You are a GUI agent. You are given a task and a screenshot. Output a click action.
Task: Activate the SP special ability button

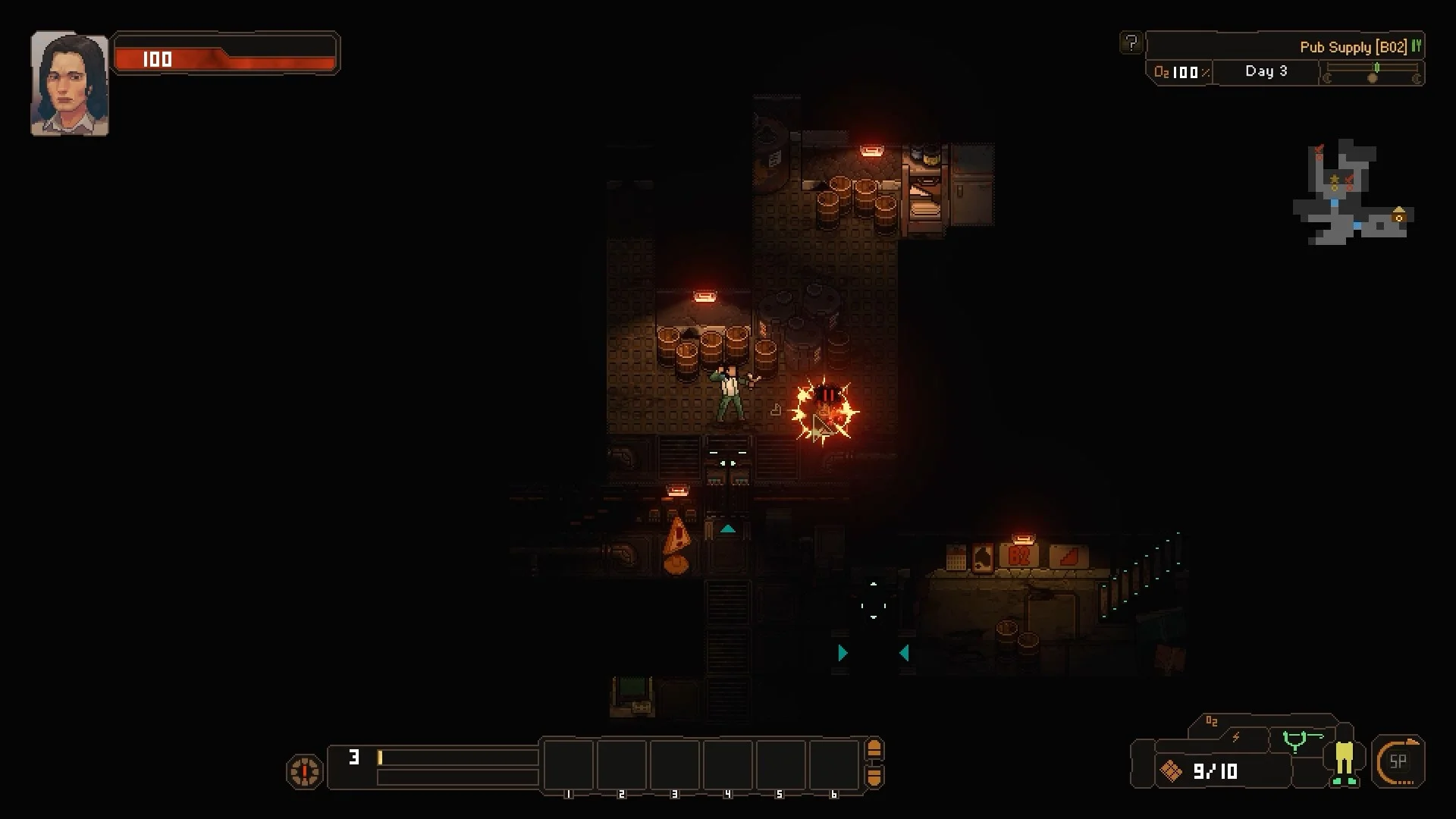[x=1398, y=761]
